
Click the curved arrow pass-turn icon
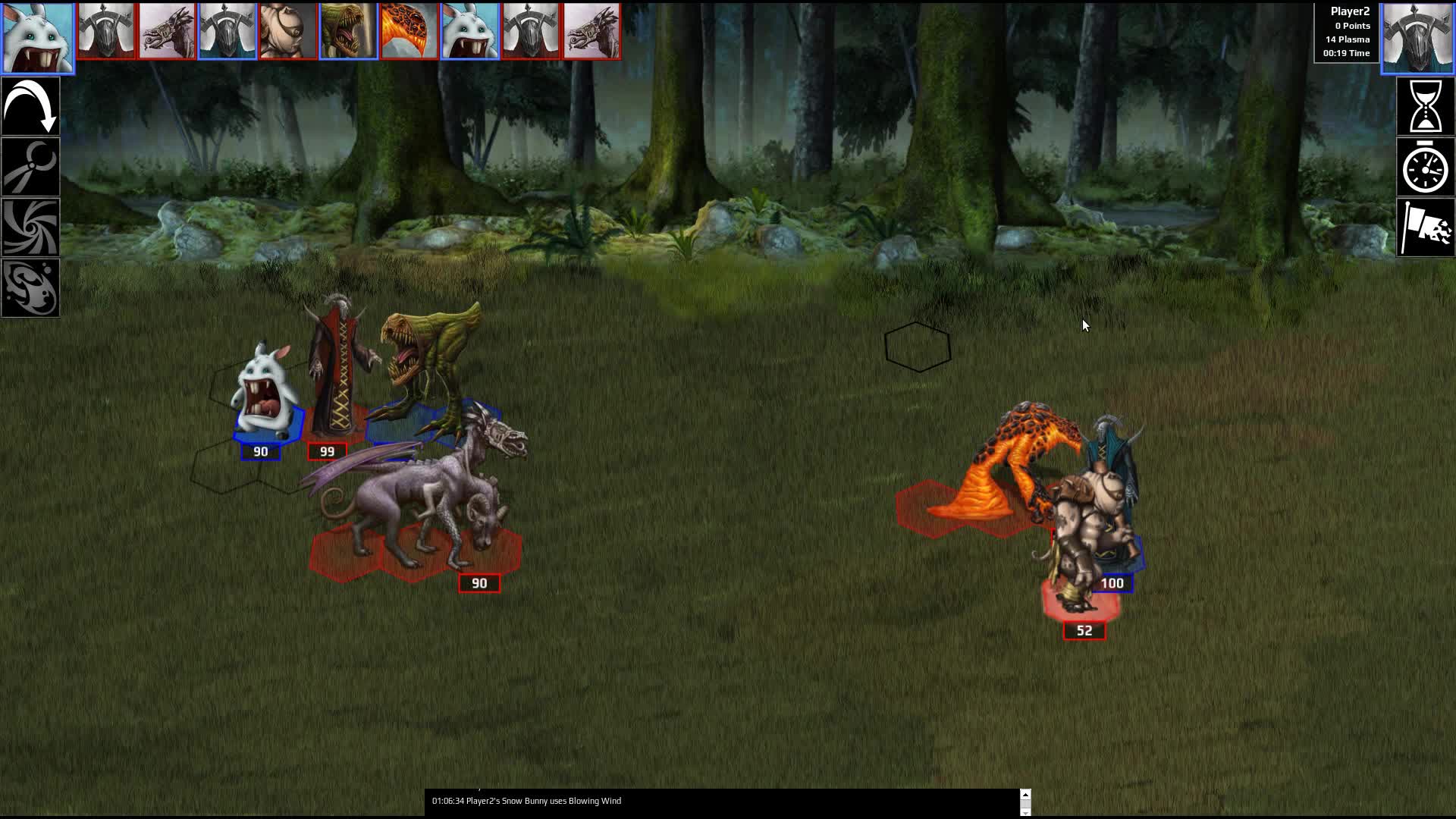click(x=30, y=105)
